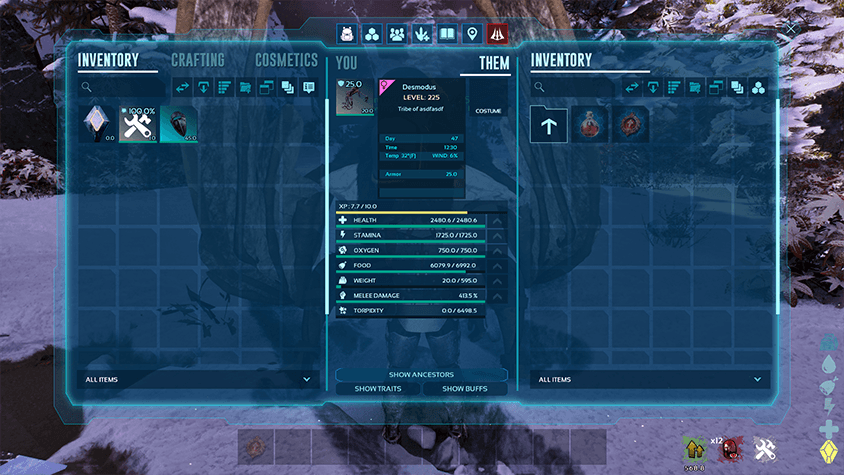
Task: Close the inventory screen with the X
Action: [792, 30]
